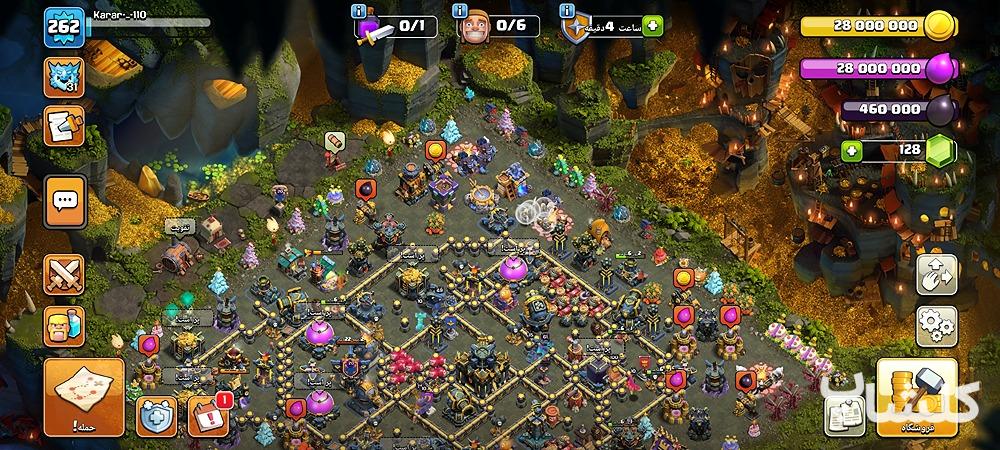Open the scroll and hammer news icon
This screenshot has width=1000, height=450.
64,128
